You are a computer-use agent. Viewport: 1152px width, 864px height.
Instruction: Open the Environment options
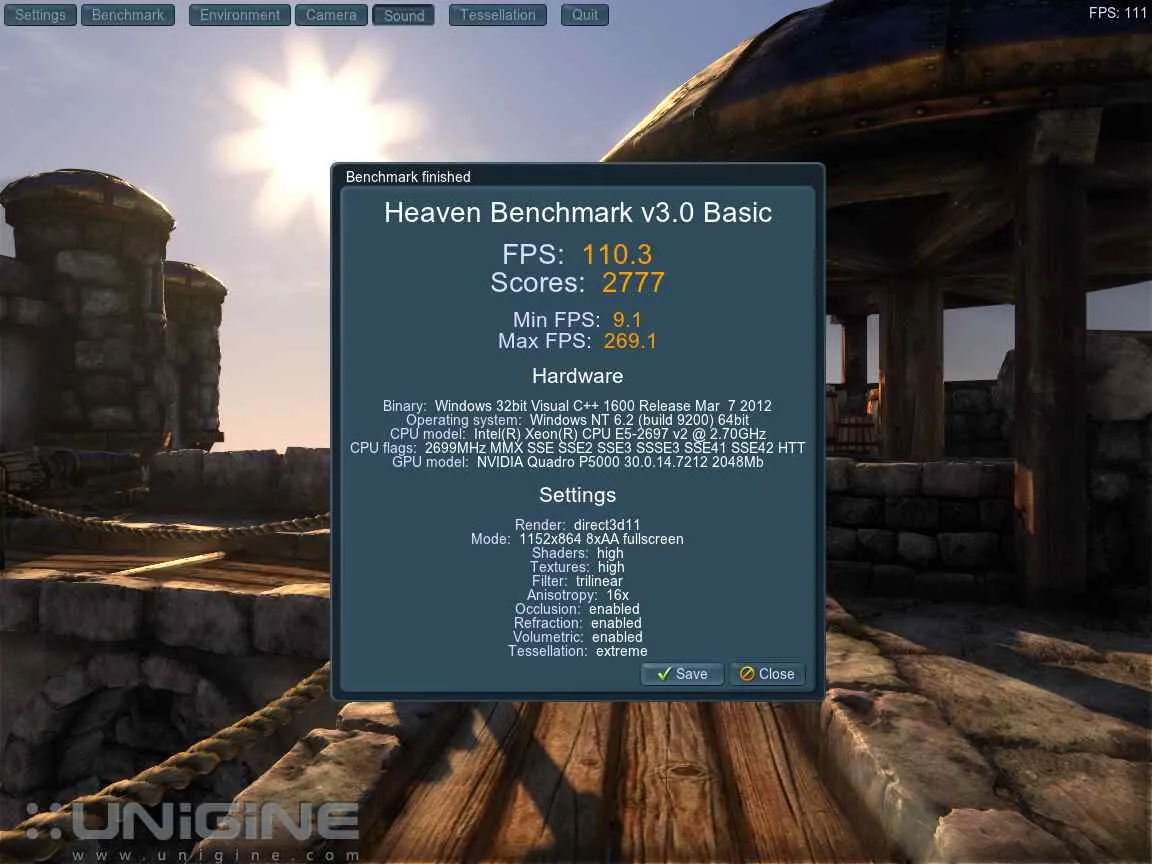pyautogui.click(x=239, y=15)
